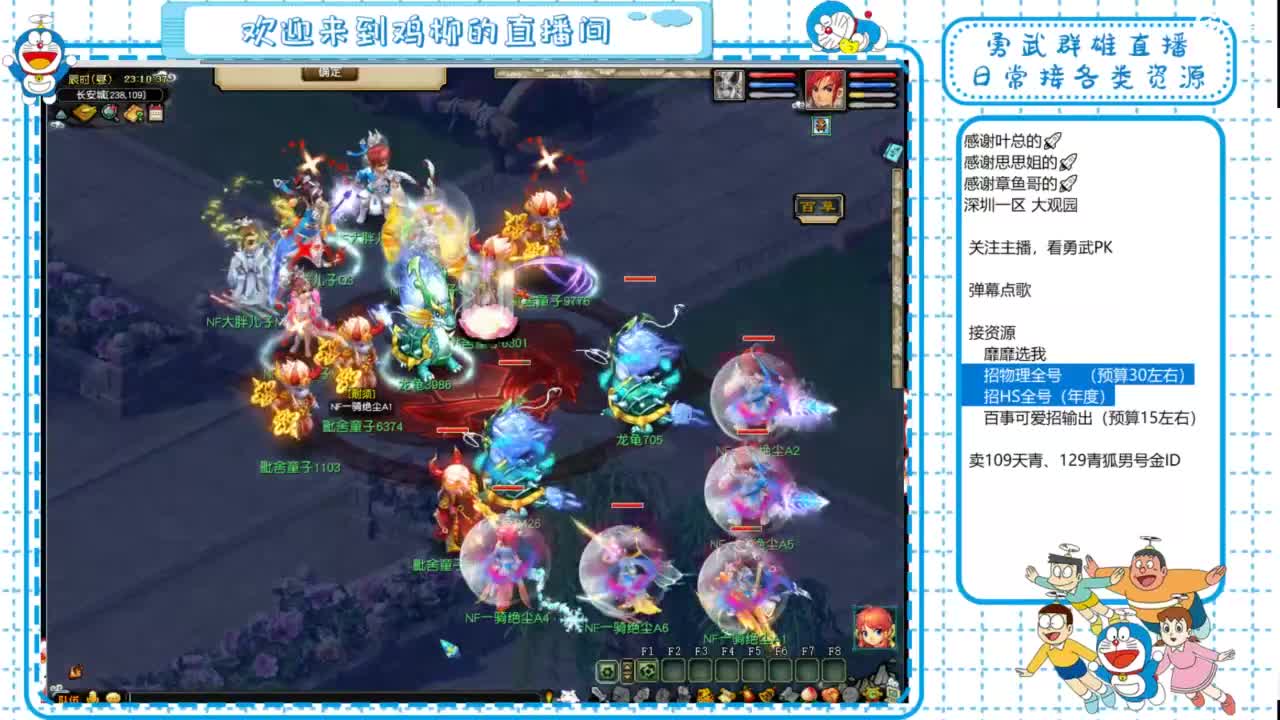1280x720 pixels.
Task: Click the white hand icon beside the hero portrait
Action: [798, 105]
